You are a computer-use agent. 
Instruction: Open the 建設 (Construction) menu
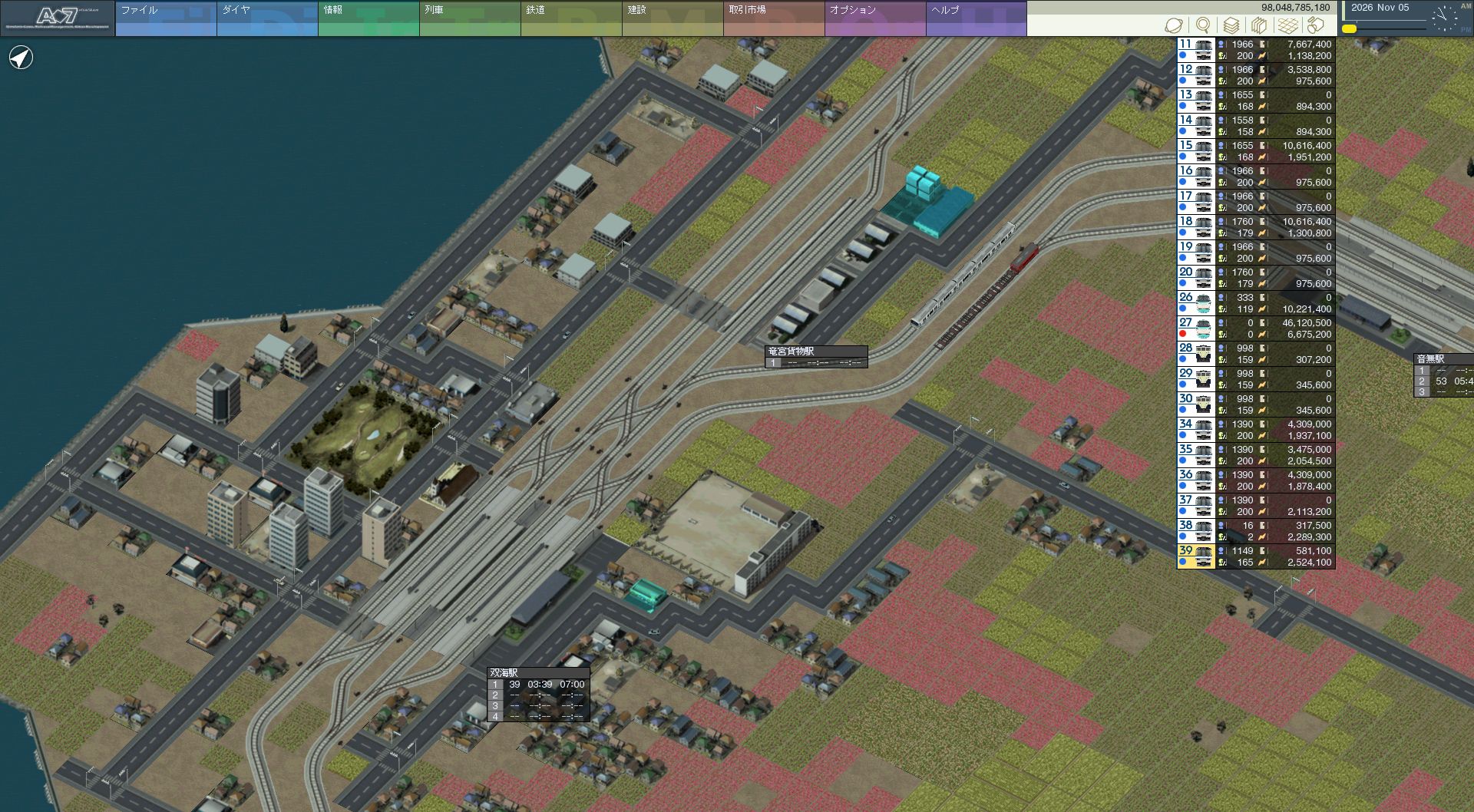tap(672, 18)
